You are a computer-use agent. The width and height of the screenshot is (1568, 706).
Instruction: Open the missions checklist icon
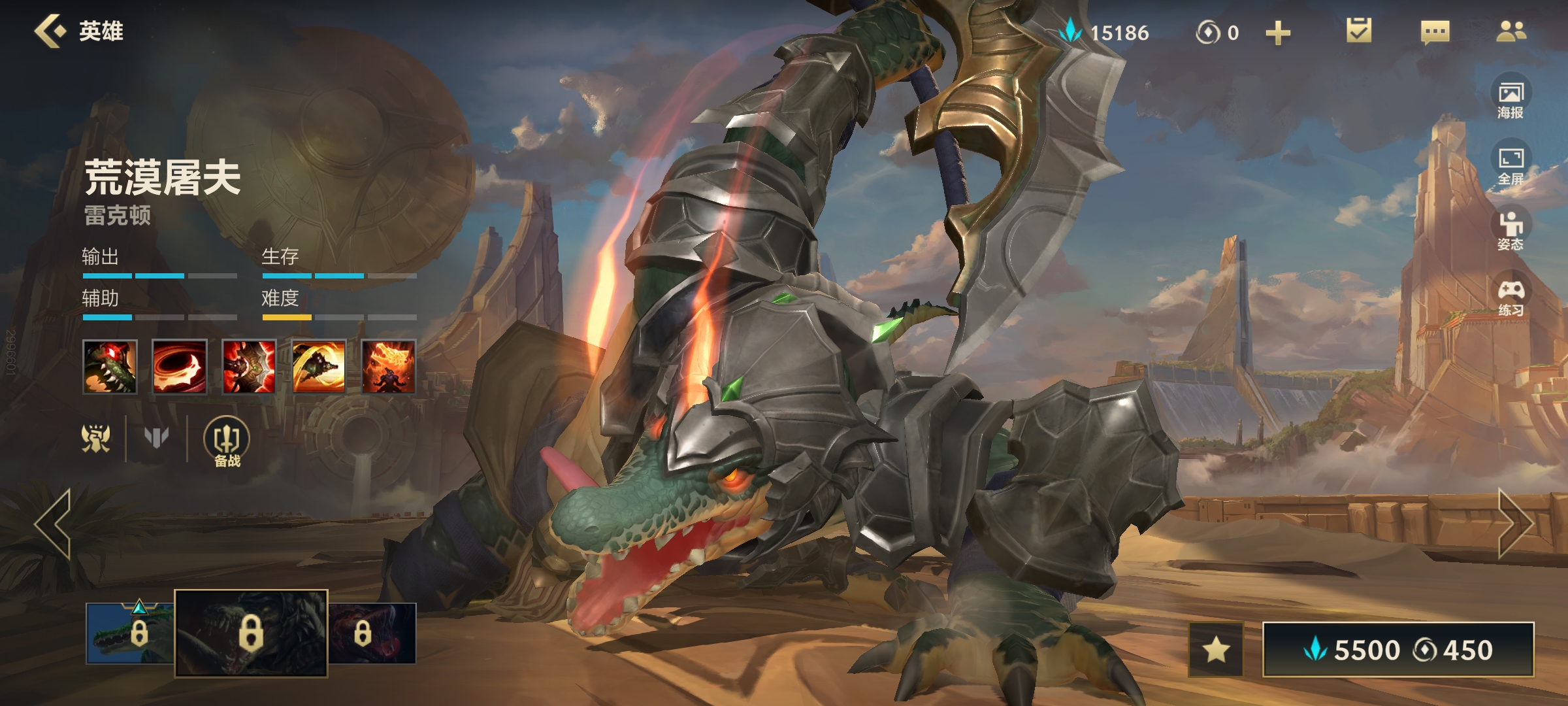coord(1359,31)
